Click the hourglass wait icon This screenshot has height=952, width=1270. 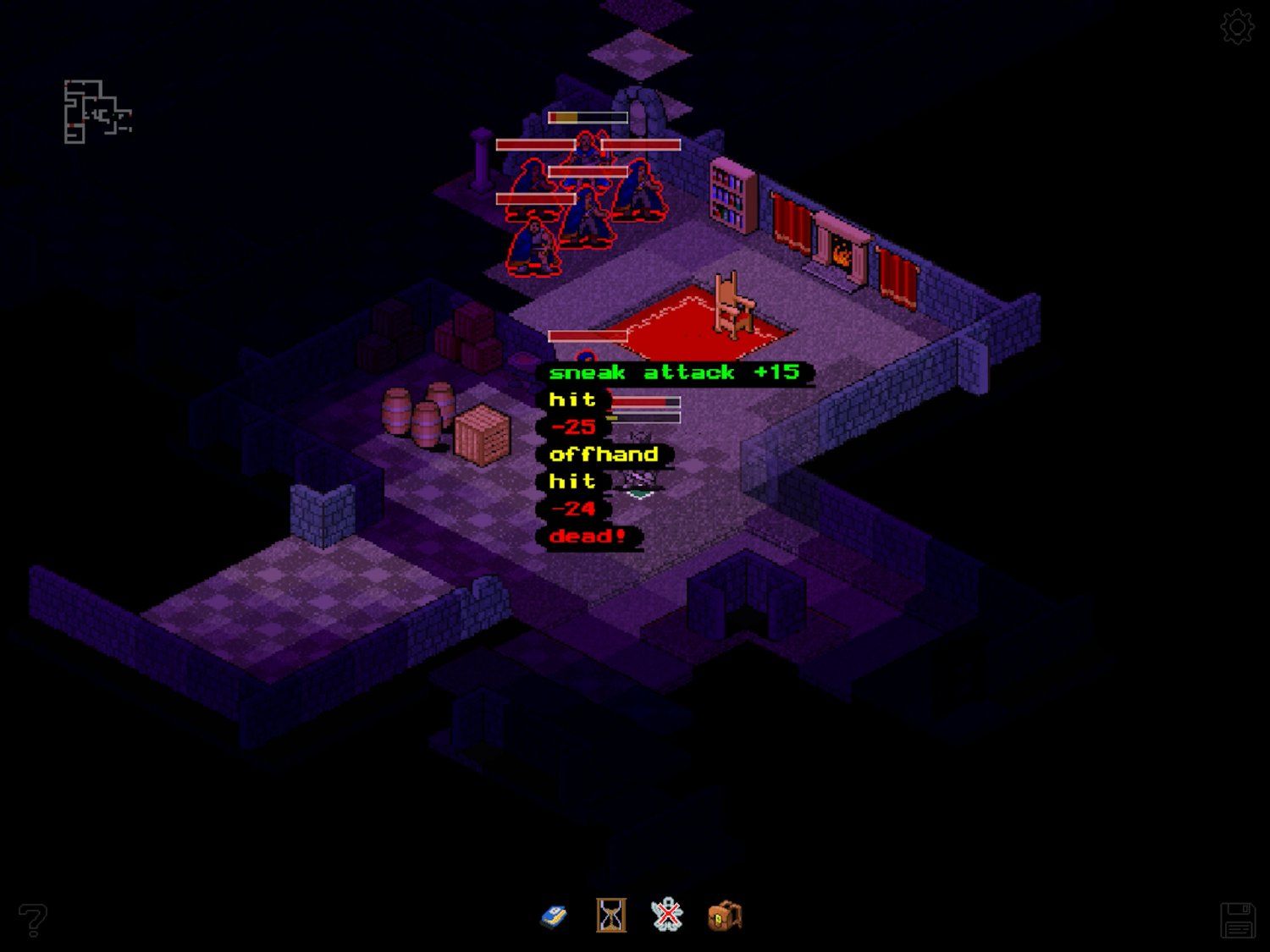[610, 916]
